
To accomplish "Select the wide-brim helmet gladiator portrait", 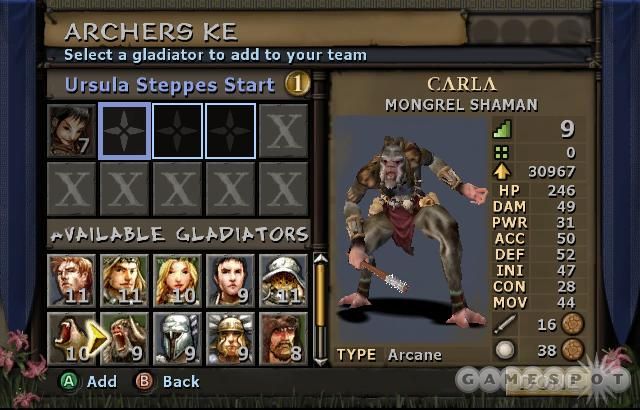I will 284,279.
